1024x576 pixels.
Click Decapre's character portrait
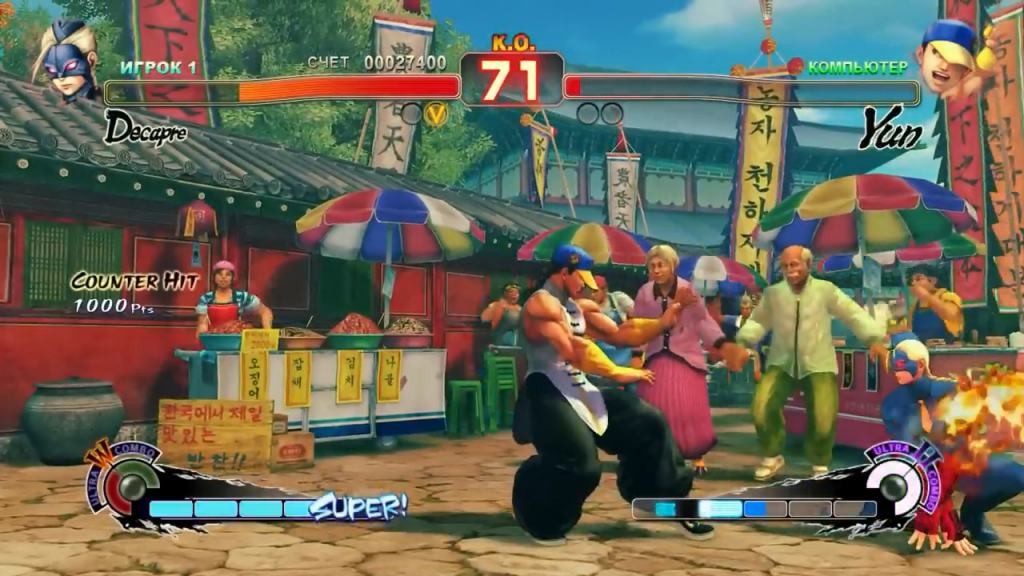[66, 62]
